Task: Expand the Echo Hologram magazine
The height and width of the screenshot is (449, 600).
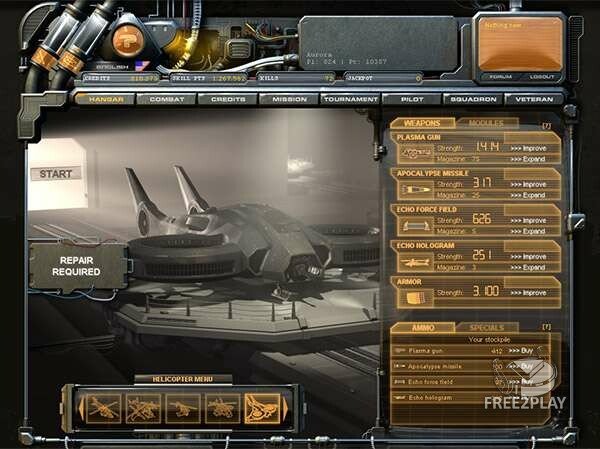Action: pyautogui.click(x=527, y=267)
